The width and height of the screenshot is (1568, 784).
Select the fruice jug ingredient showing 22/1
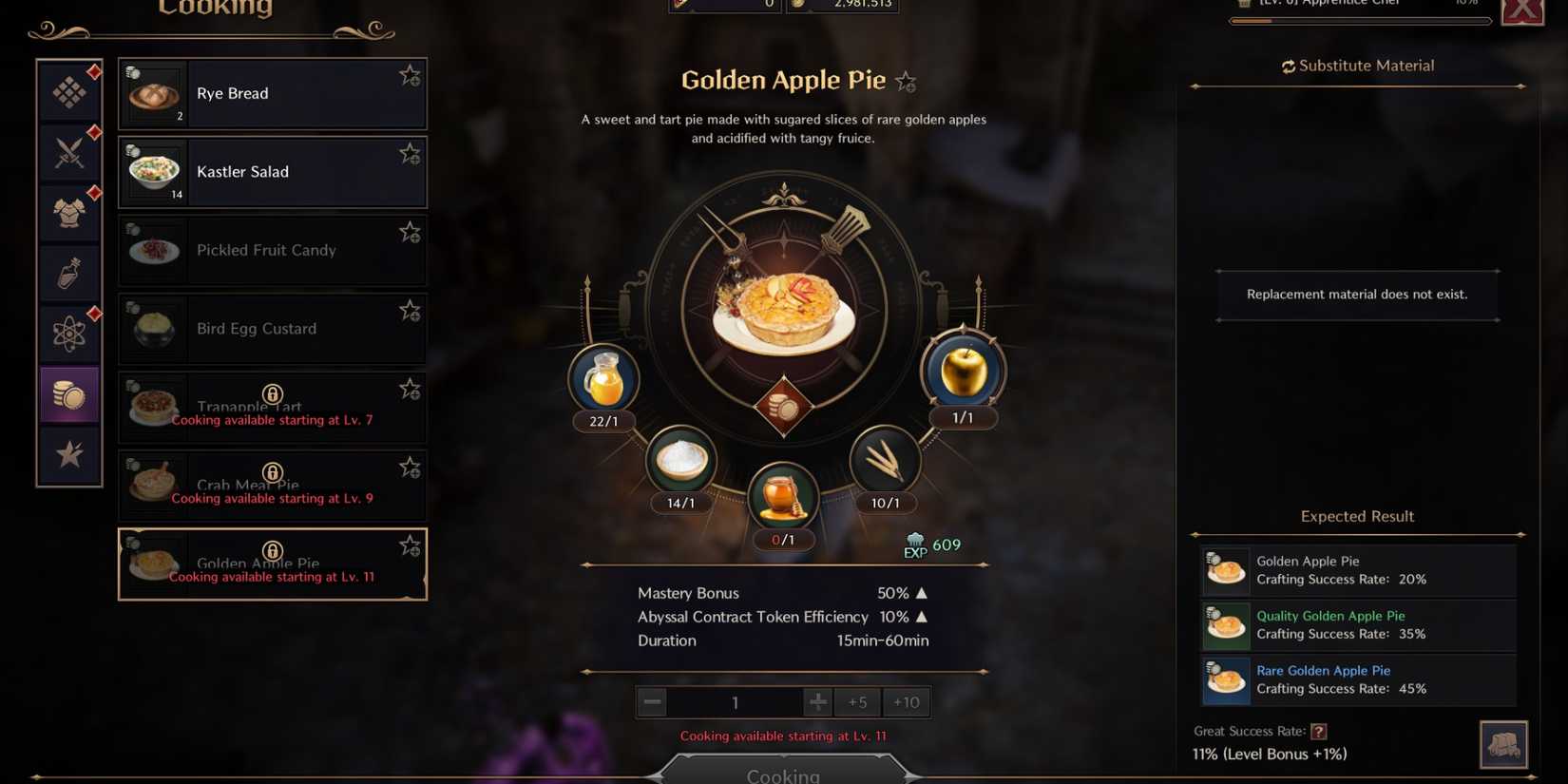click(603, 378)
